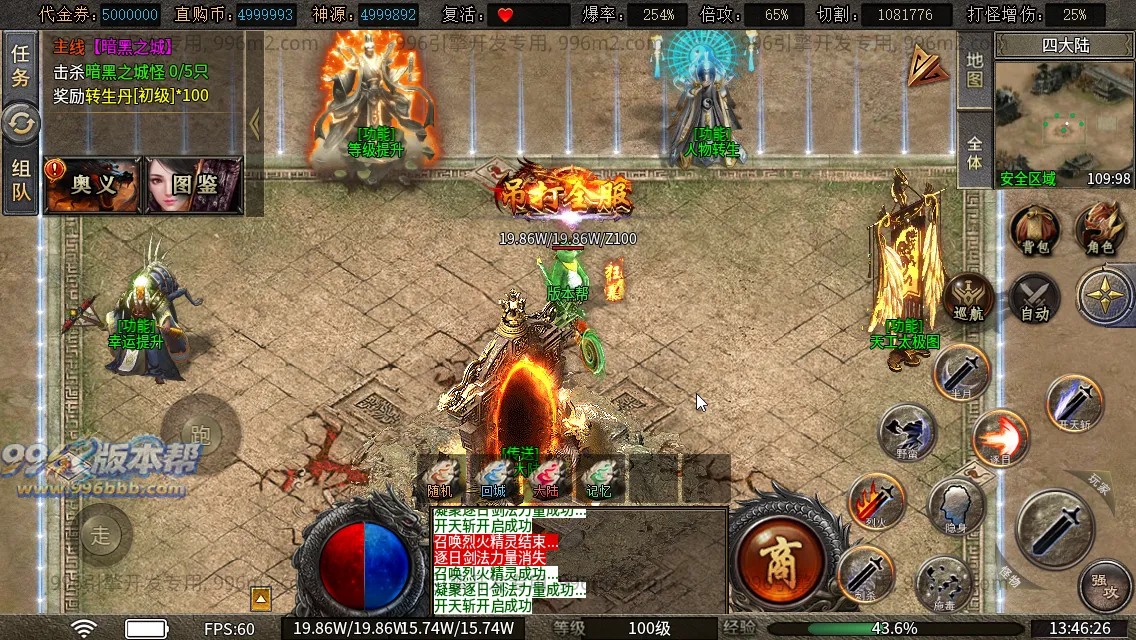
Task: Select the 地图 map tab
Action: click(975, 72)
